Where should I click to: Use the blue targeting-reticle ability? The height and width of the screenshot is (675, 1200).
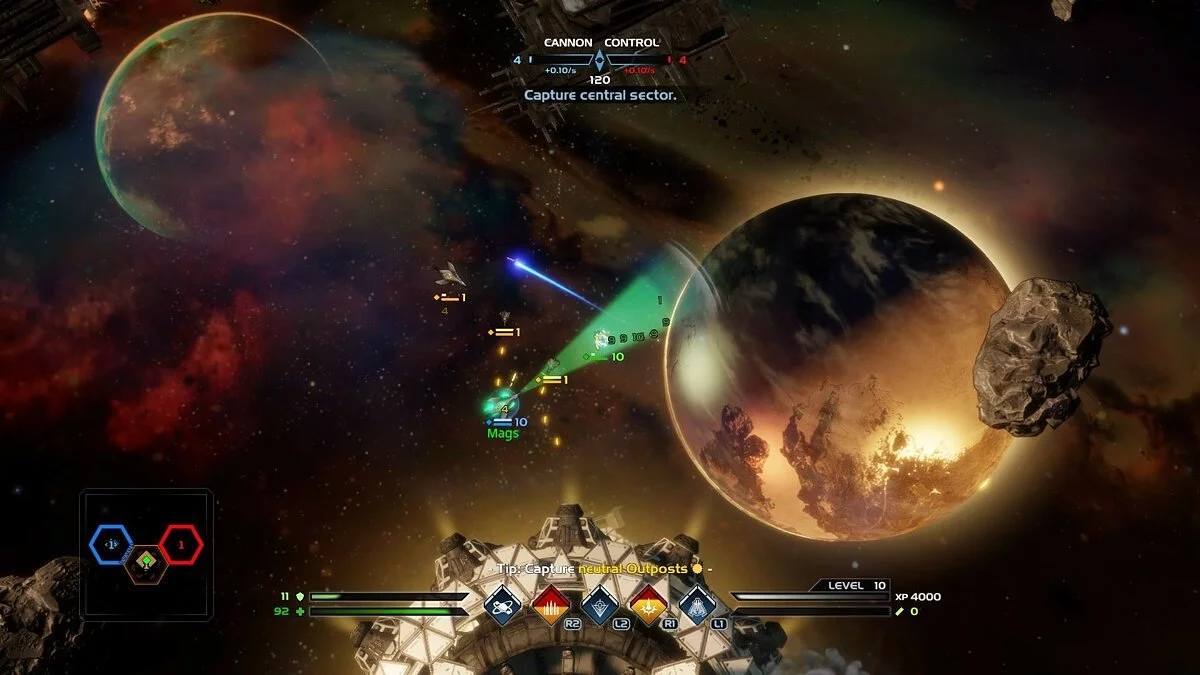point(599,604)
